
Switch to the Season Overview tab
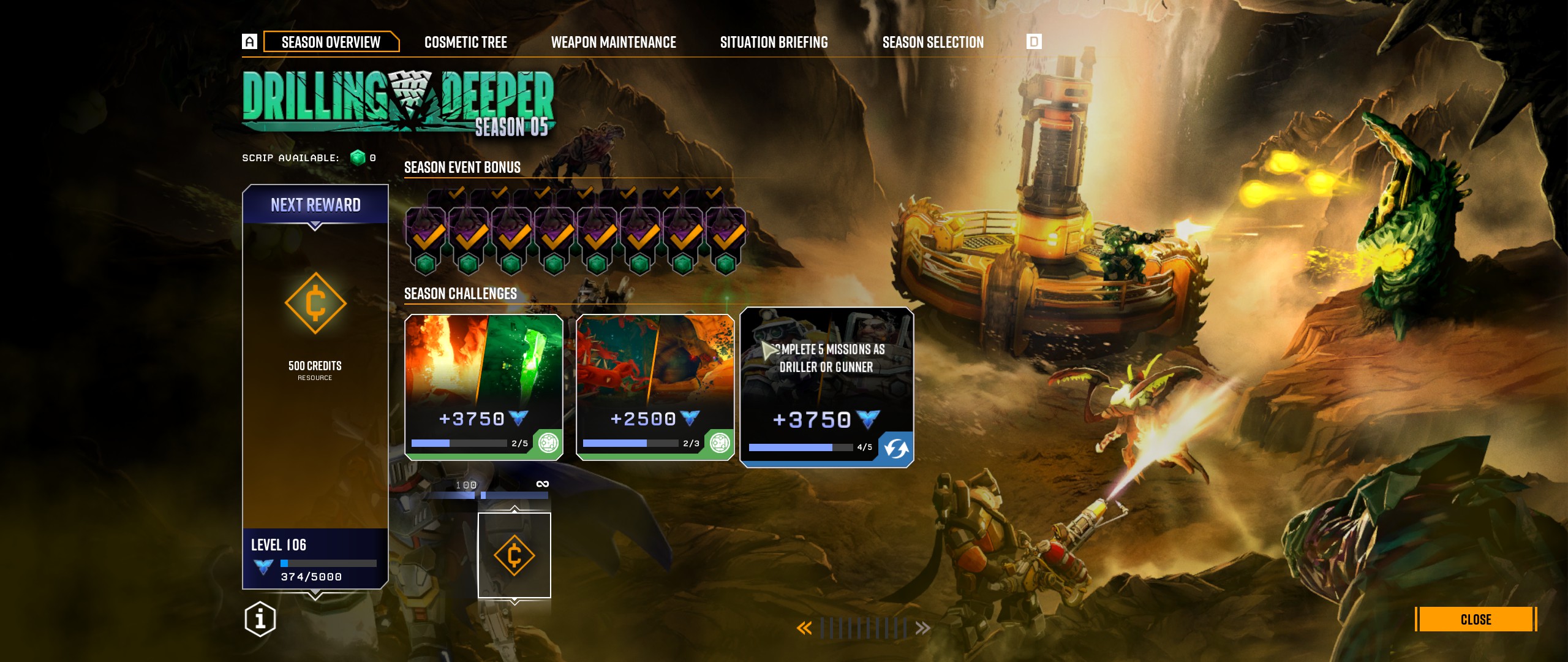(x=331, y=42)
